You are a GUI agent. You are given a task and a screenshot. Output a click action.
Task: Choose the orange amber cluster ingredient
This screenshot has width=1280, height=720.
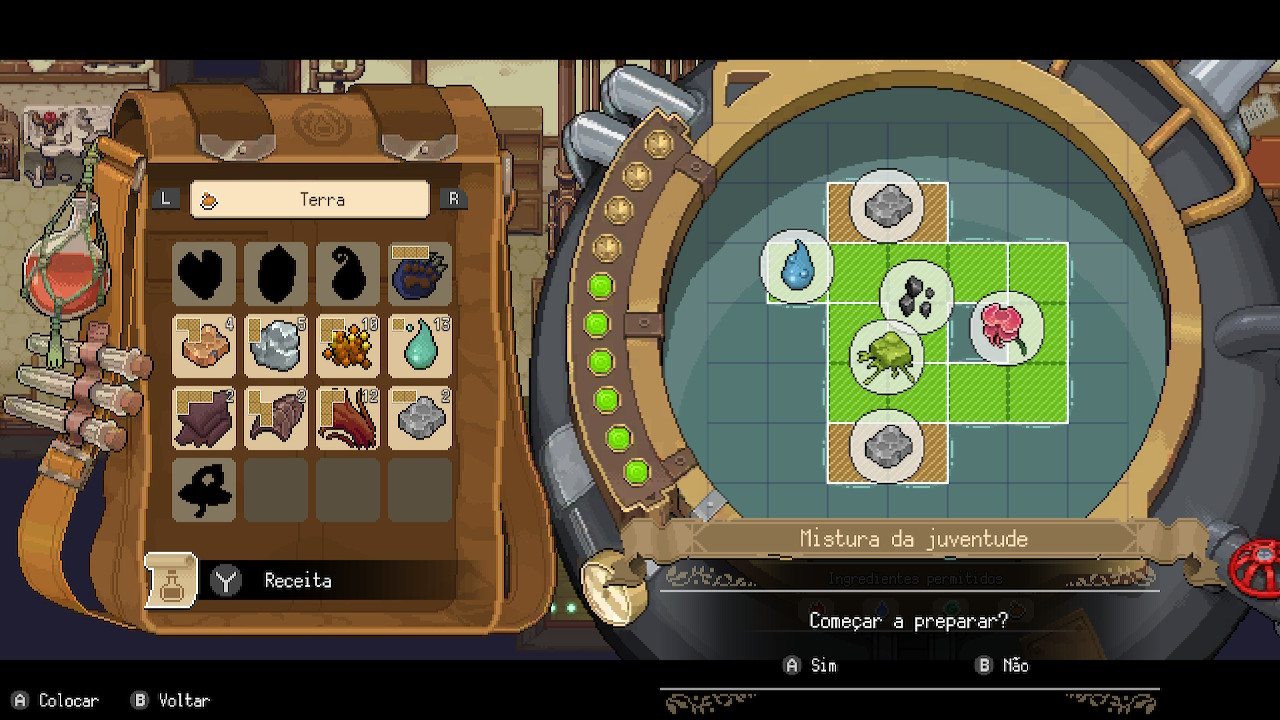tap(348, 346)
